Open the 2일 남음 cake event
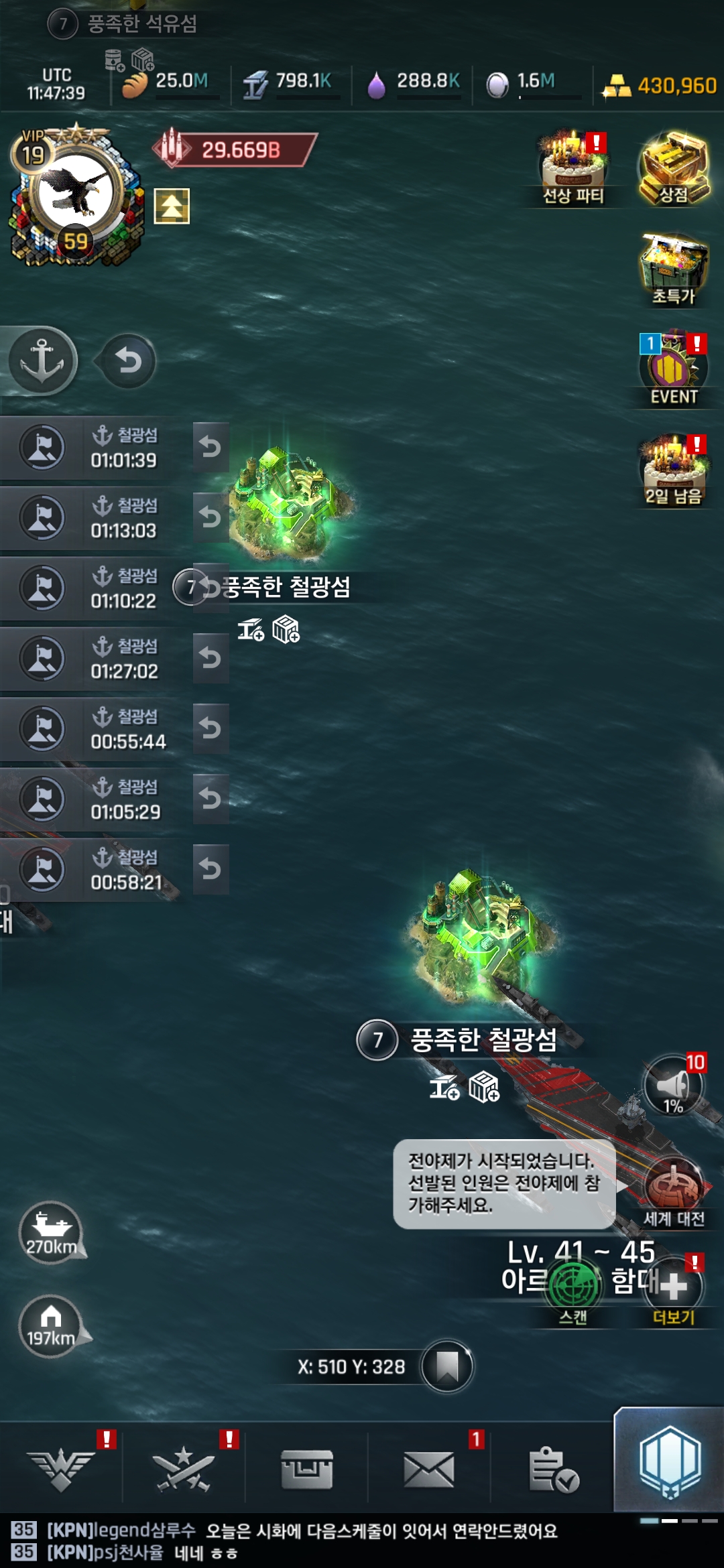This screenshot has width=724, height=1568. (x=674, y=469)
